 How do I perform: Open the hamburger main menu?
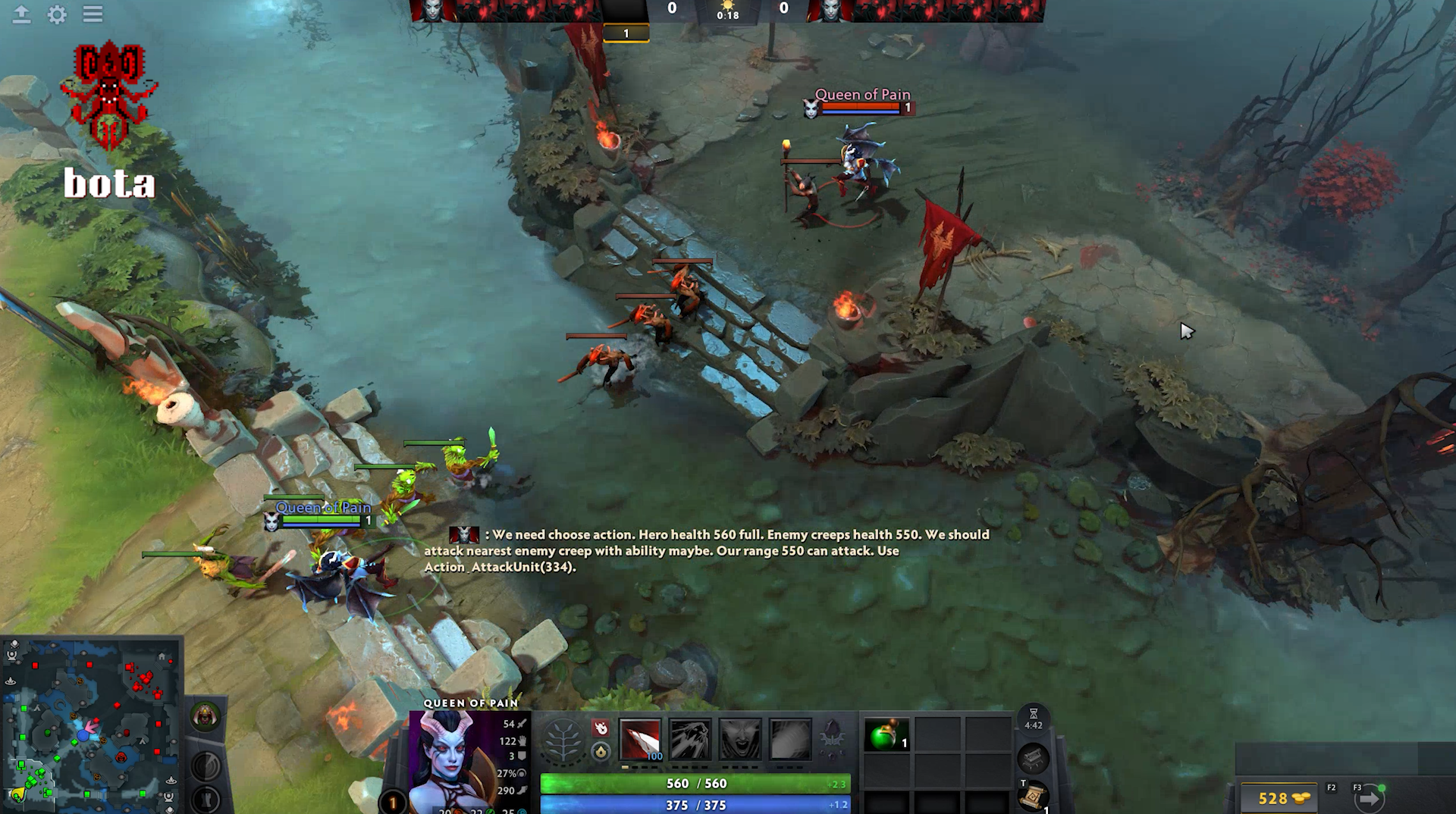point(93,14)
